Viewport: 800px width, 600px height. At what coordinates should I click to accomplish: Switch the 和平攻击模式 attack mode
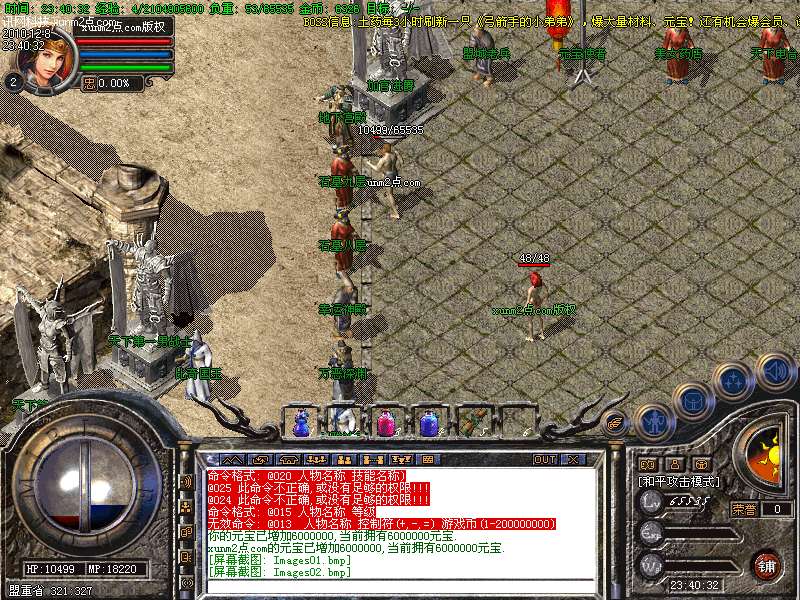click(680, 481)
